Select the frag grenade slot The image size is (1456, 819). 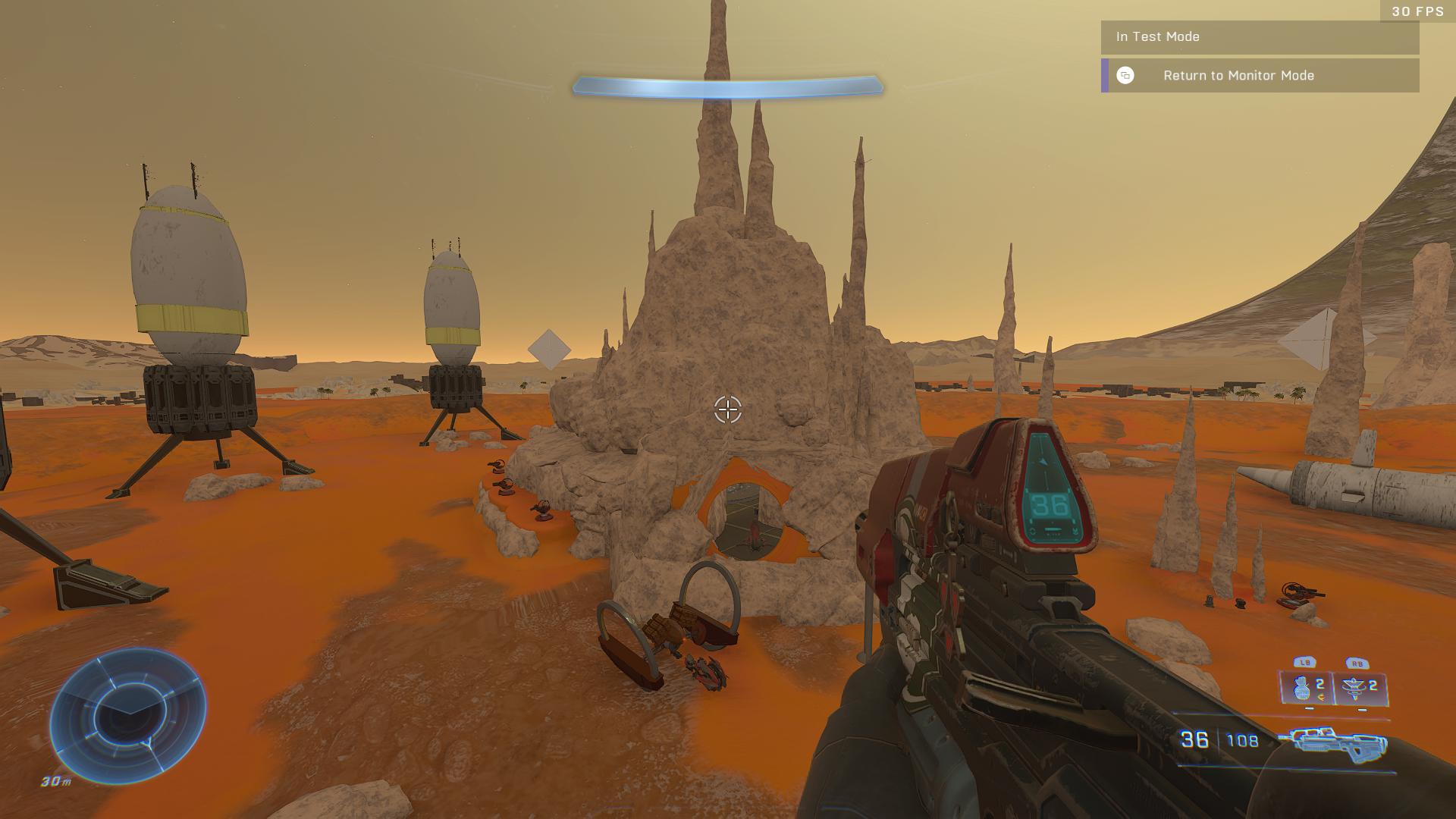[x=1307, y=689]
